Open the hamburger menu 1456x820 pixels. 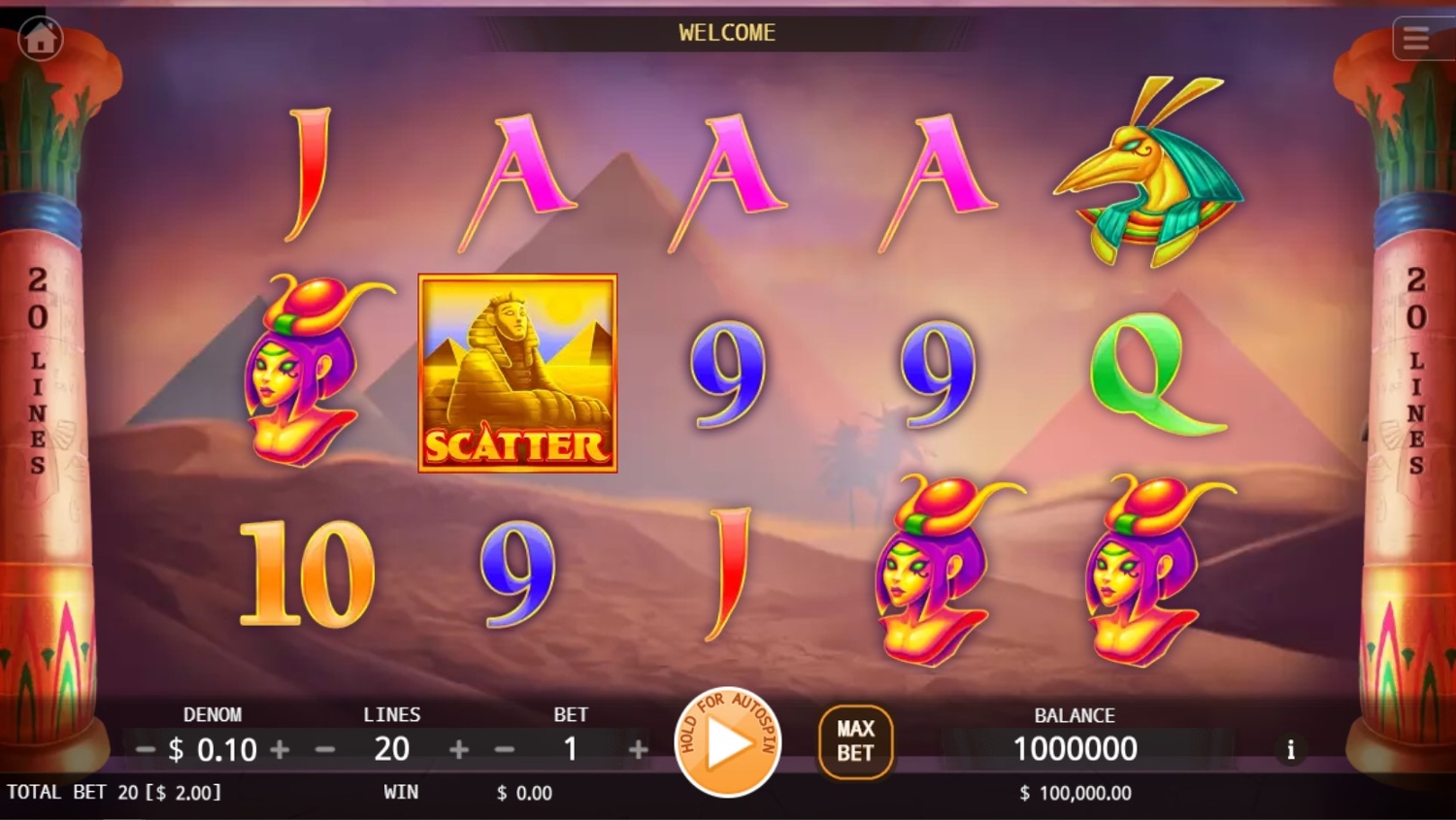click(x=1416, y=39)
